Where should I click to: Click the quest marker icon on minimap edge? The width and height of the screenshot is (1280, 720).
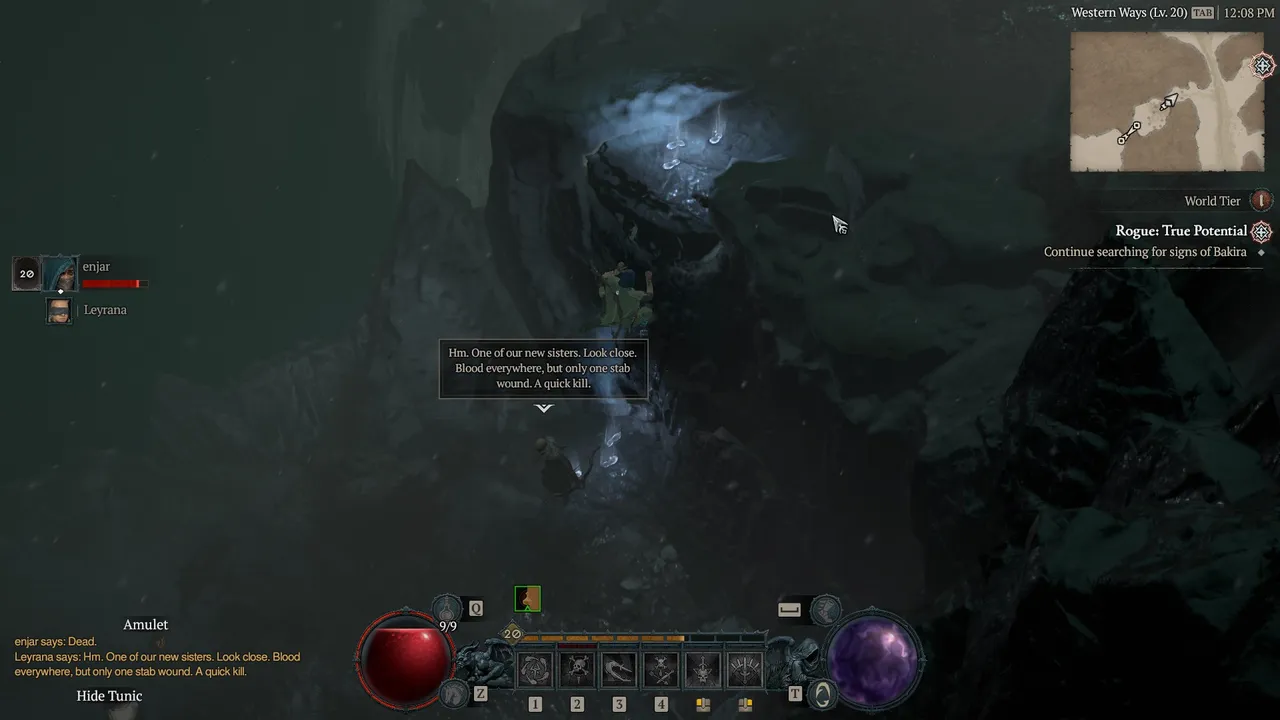(1264, 66)
